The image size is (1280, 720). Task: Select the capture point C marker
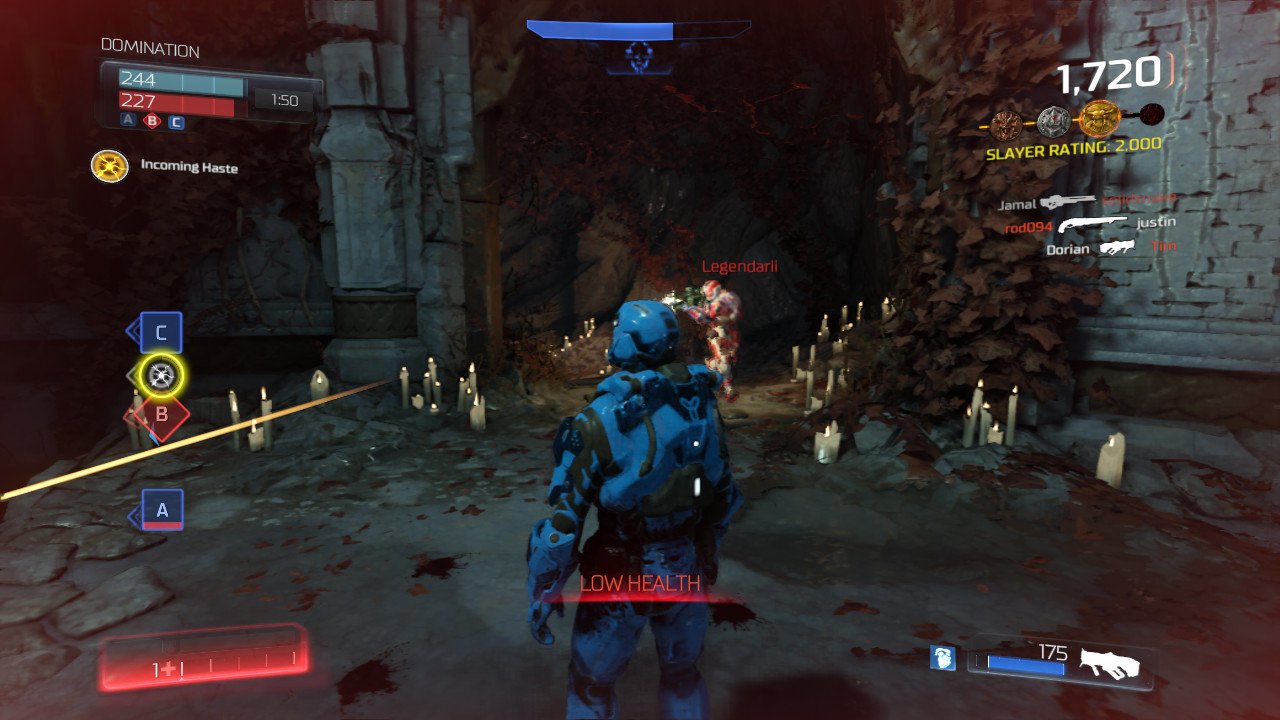pyautogui.click(x=160, y=333)
